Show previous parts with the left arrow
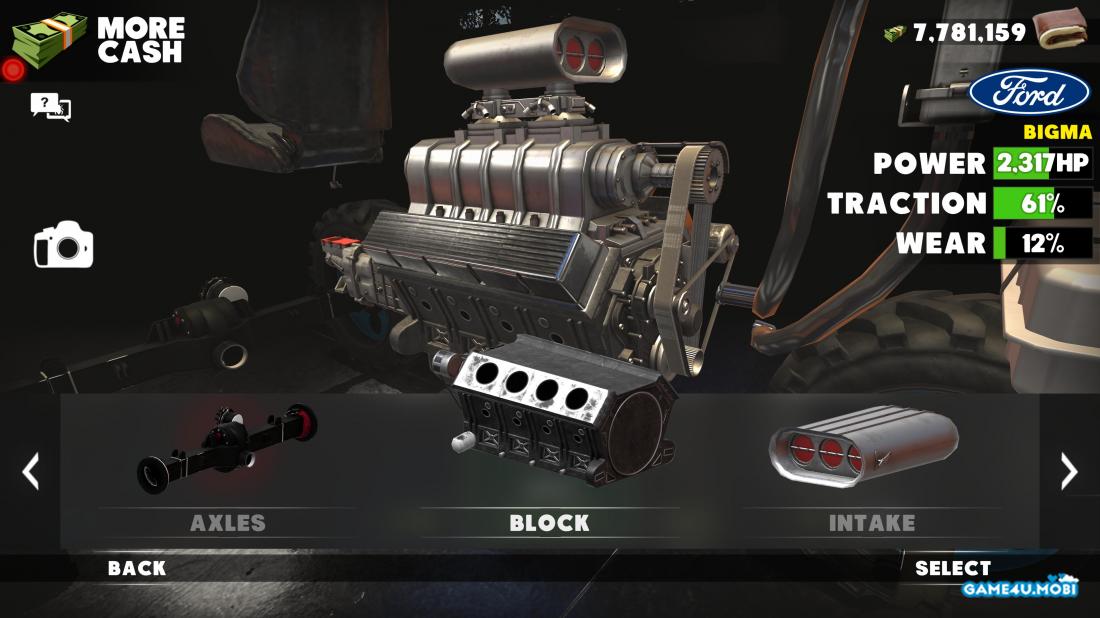Image resolution: width=1100 pixels, height=618 pixels. point(31,471)
